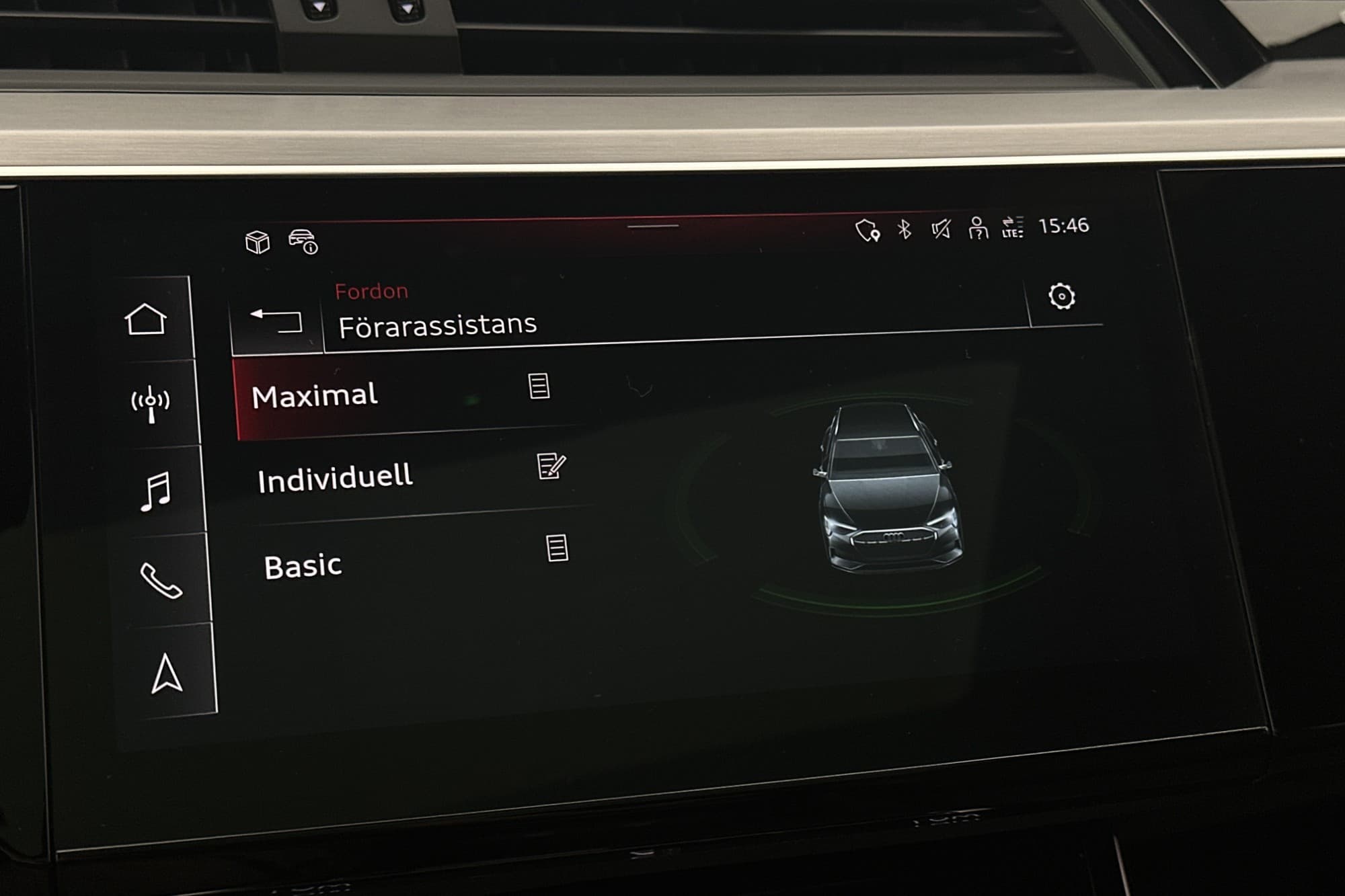Tap the shield location privacy icon
The height and width of the screenshot is (896, 1345).
[x=868, y=231]
